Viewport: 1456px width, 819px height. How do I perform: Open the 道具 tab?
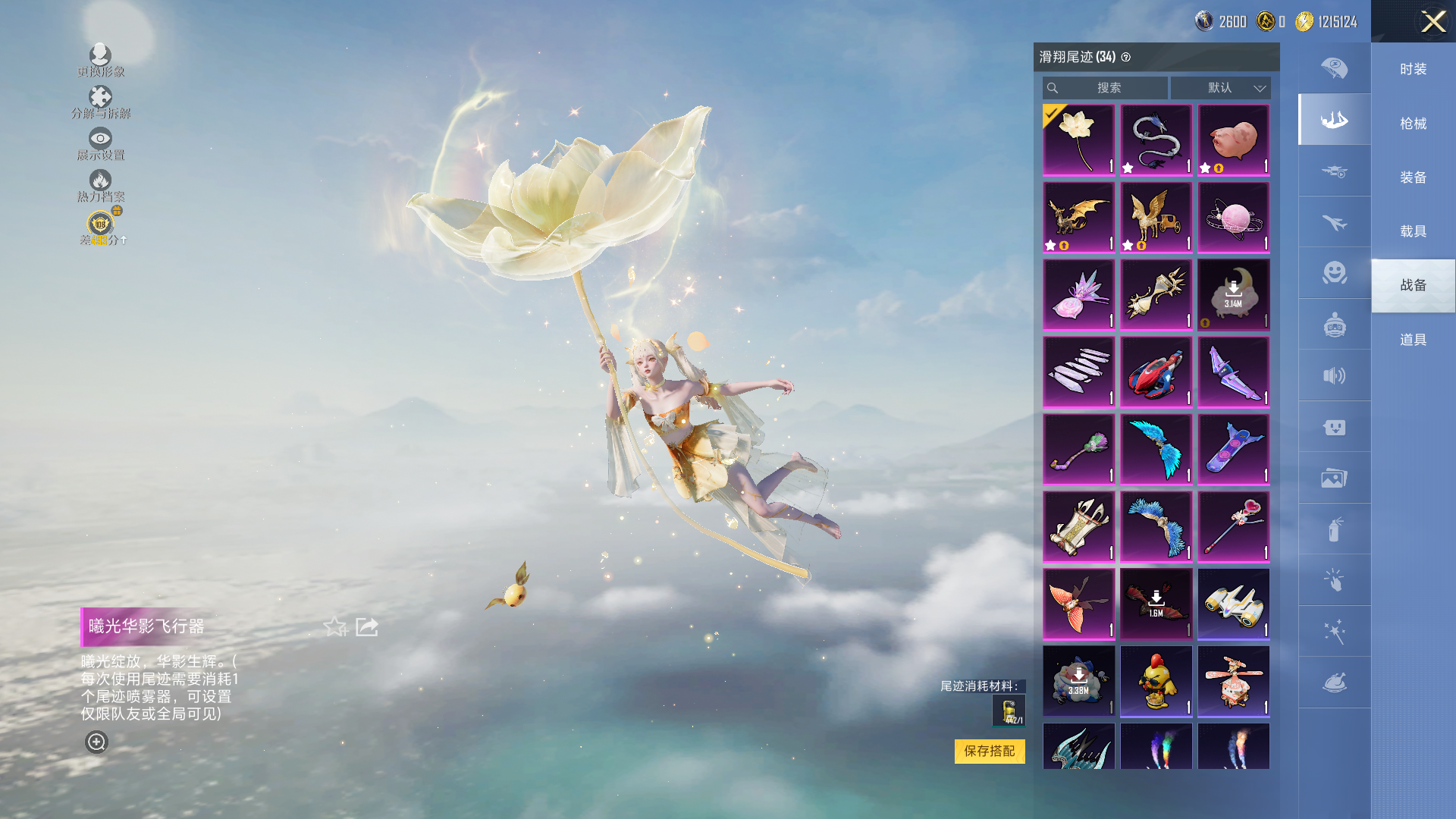coord(1413,340)
